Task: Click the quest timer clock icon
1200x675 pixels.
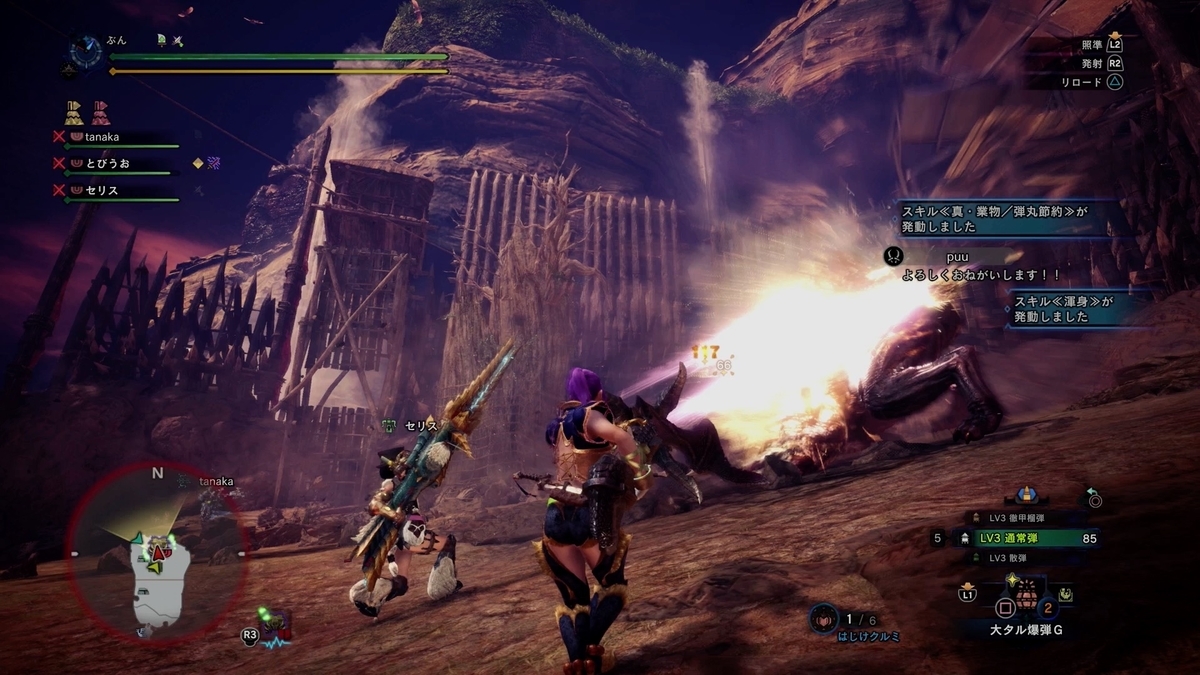Action: coord(84,50)
